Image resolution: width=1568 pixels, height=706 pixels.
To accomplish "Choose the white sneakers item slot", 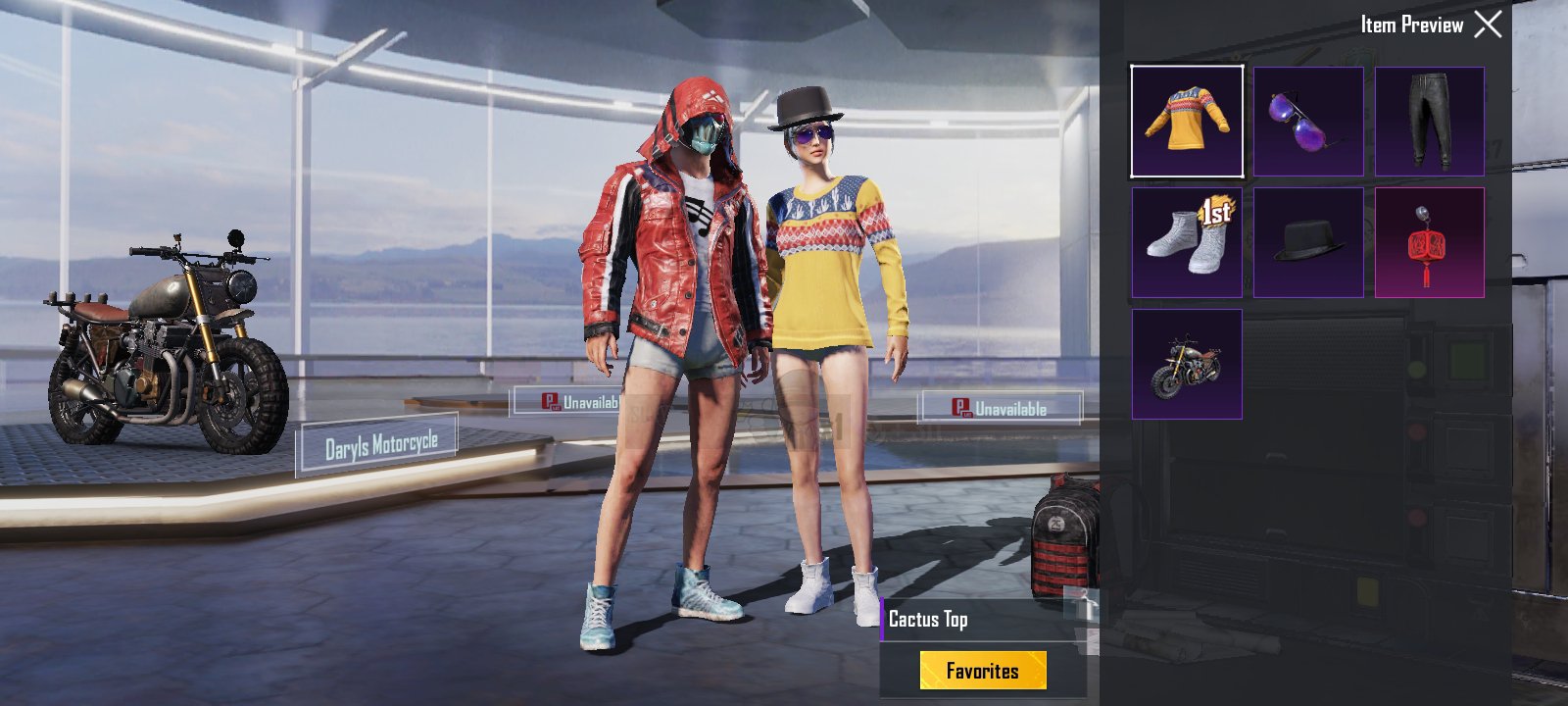I will coord(1187,243).
